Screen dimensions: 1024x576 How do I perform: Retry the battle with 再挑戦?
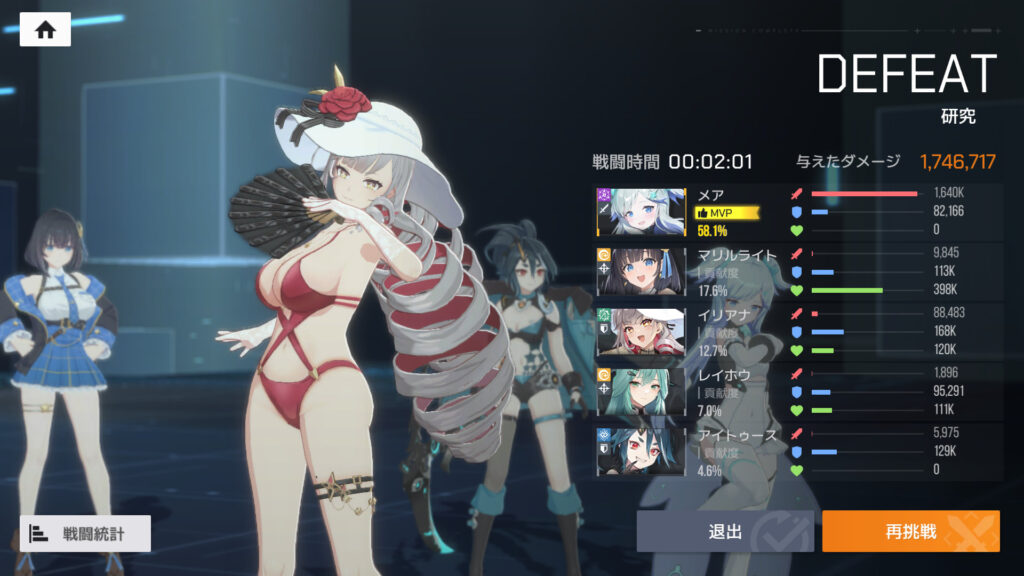(910, 531)
